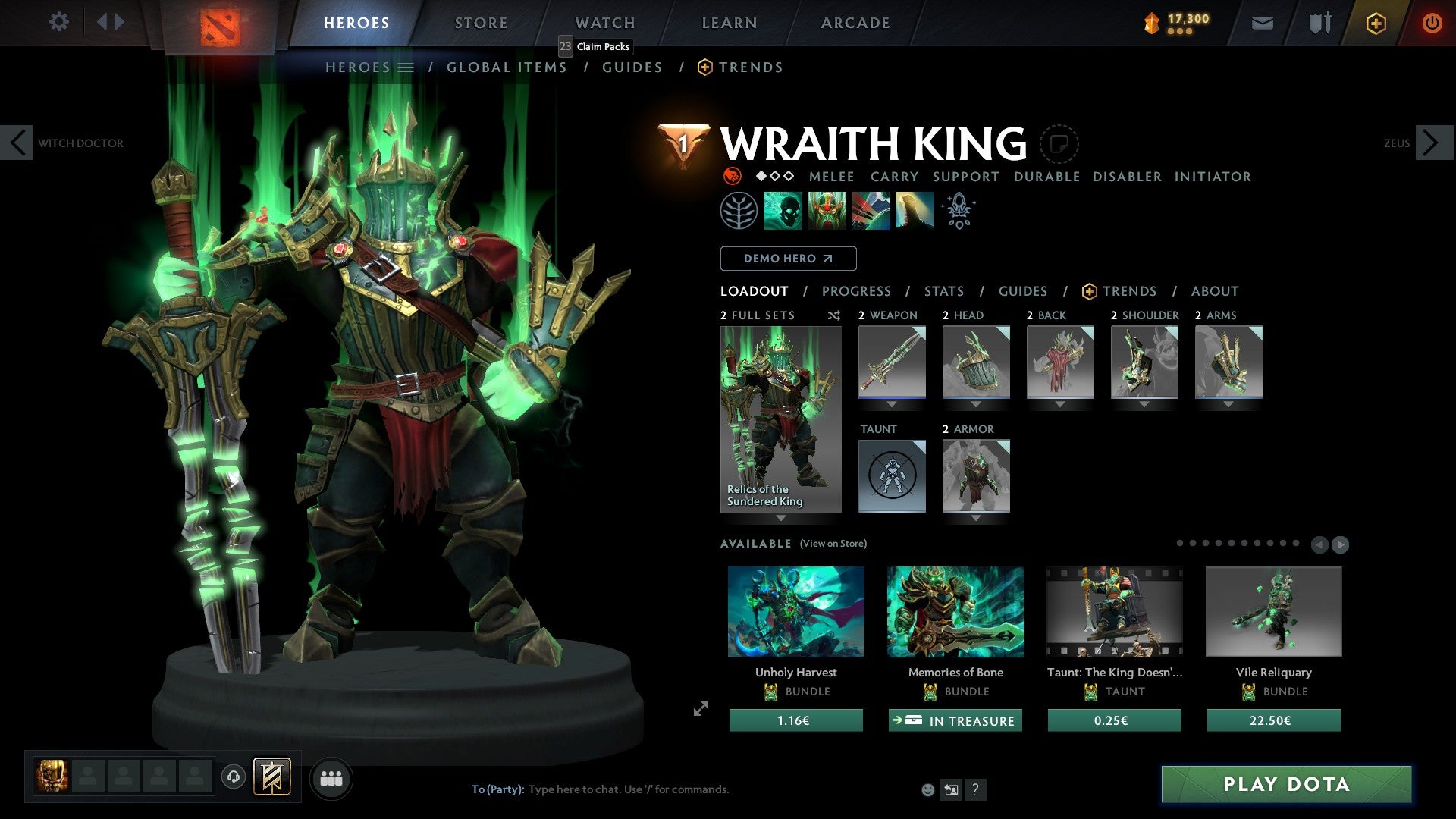Expand the Heroes hamburger menu

coord(407,67)
